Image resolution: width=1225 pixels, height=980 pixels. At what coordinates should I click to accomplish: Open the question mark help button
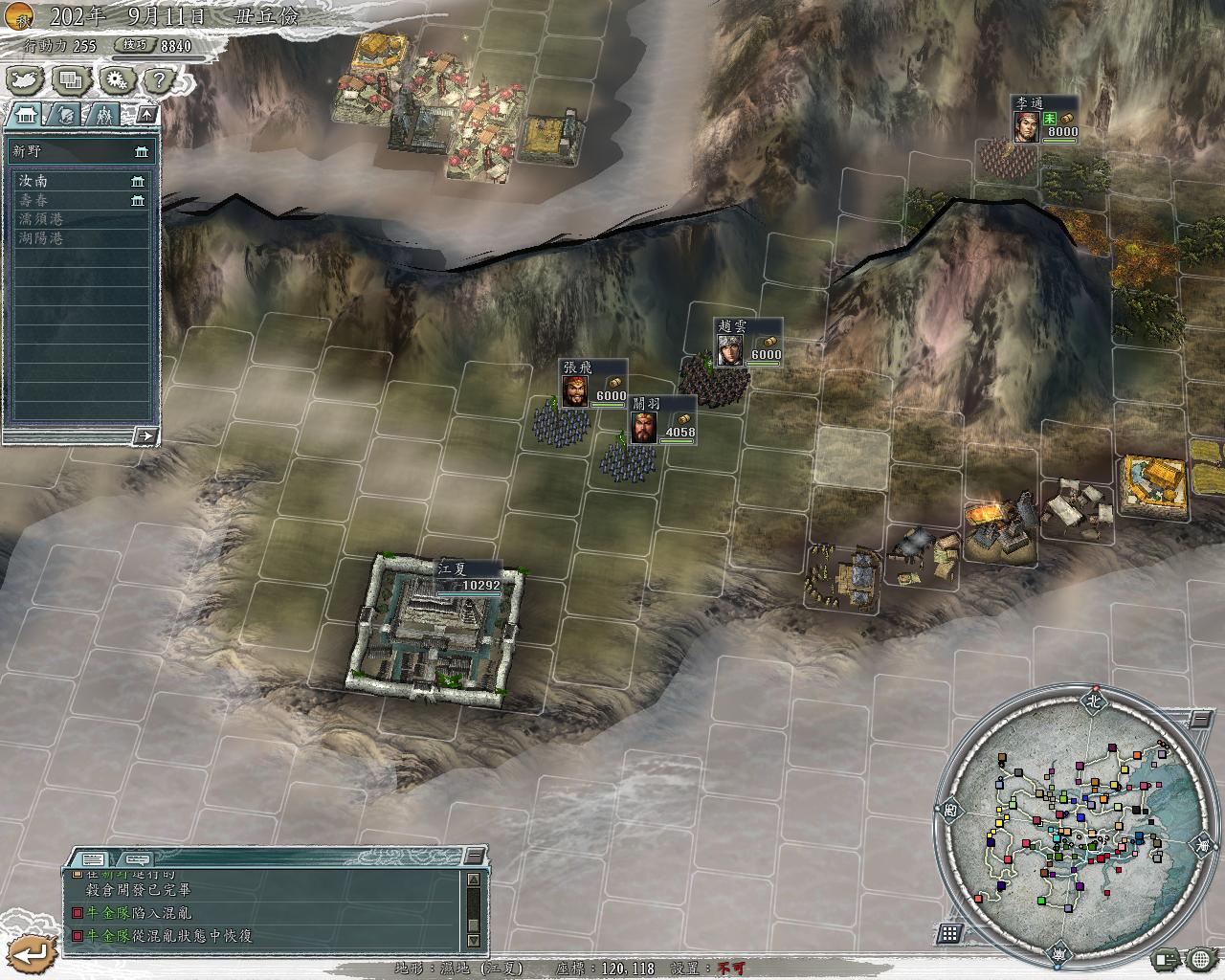[160, 80]
